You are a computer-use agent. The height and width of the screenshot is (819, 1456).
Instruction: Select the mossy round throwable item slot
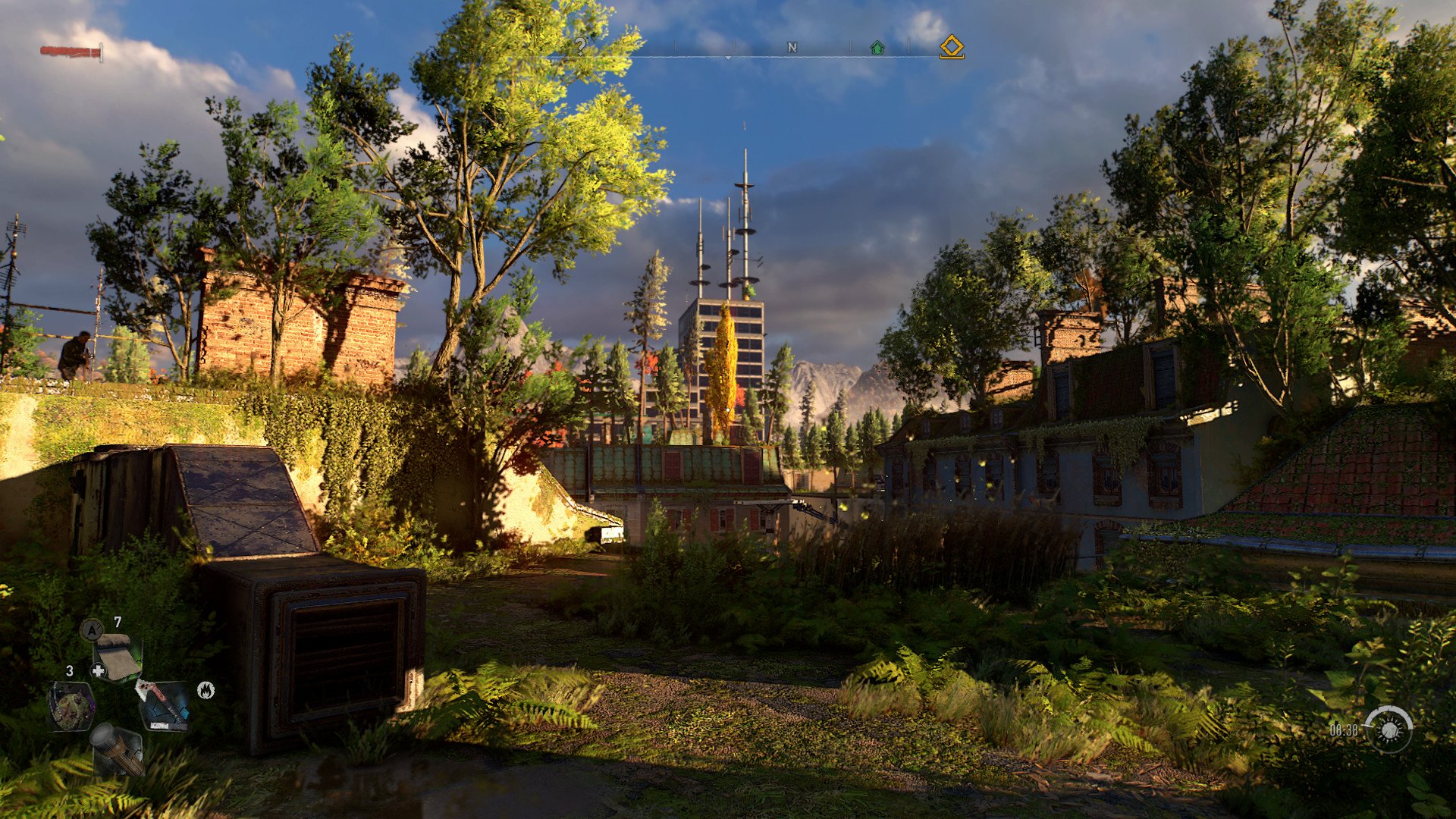71,705
